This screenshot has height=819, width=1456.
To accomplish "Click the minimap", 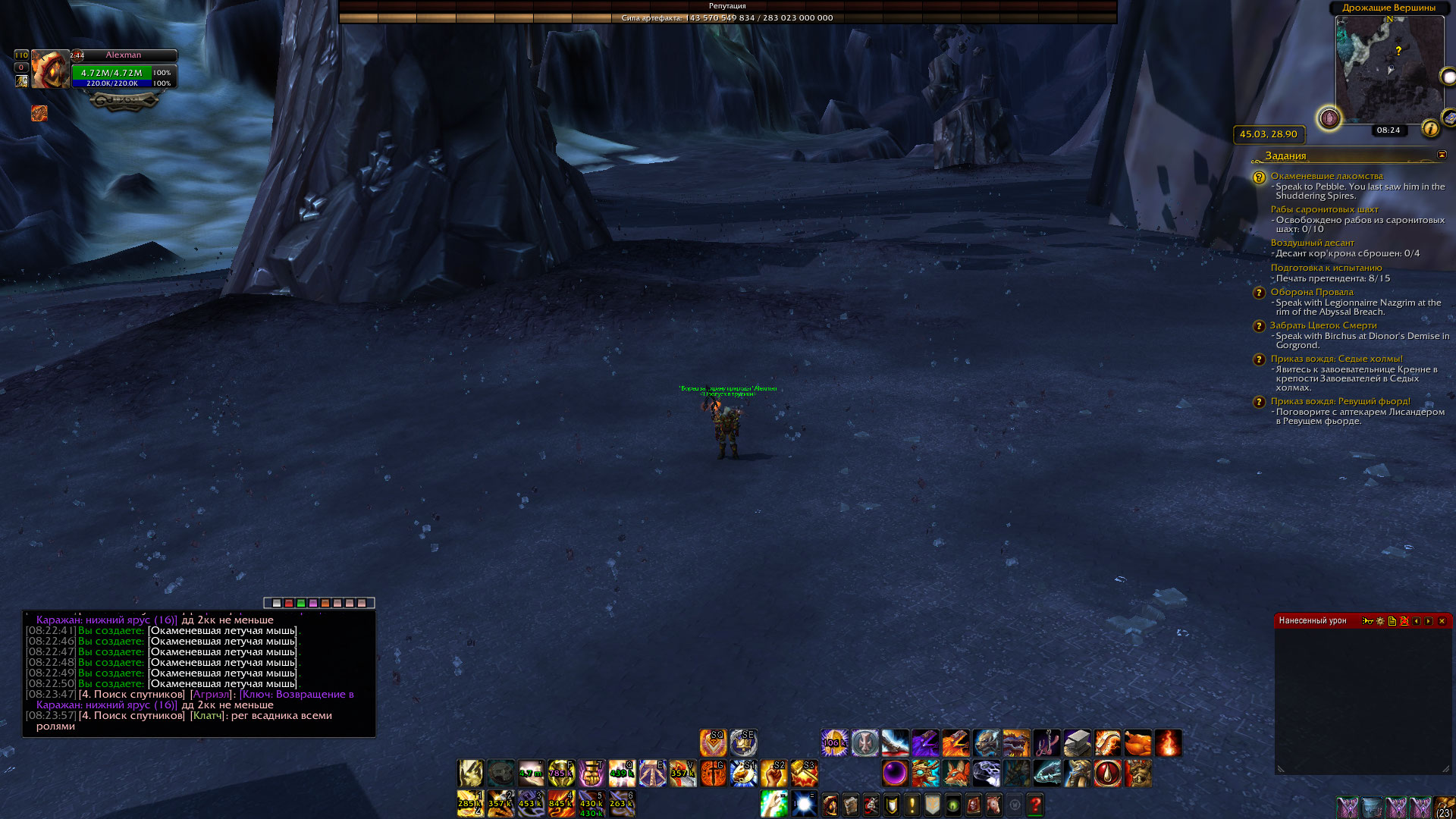I will pyautogui.click(x=1389, y=68).
